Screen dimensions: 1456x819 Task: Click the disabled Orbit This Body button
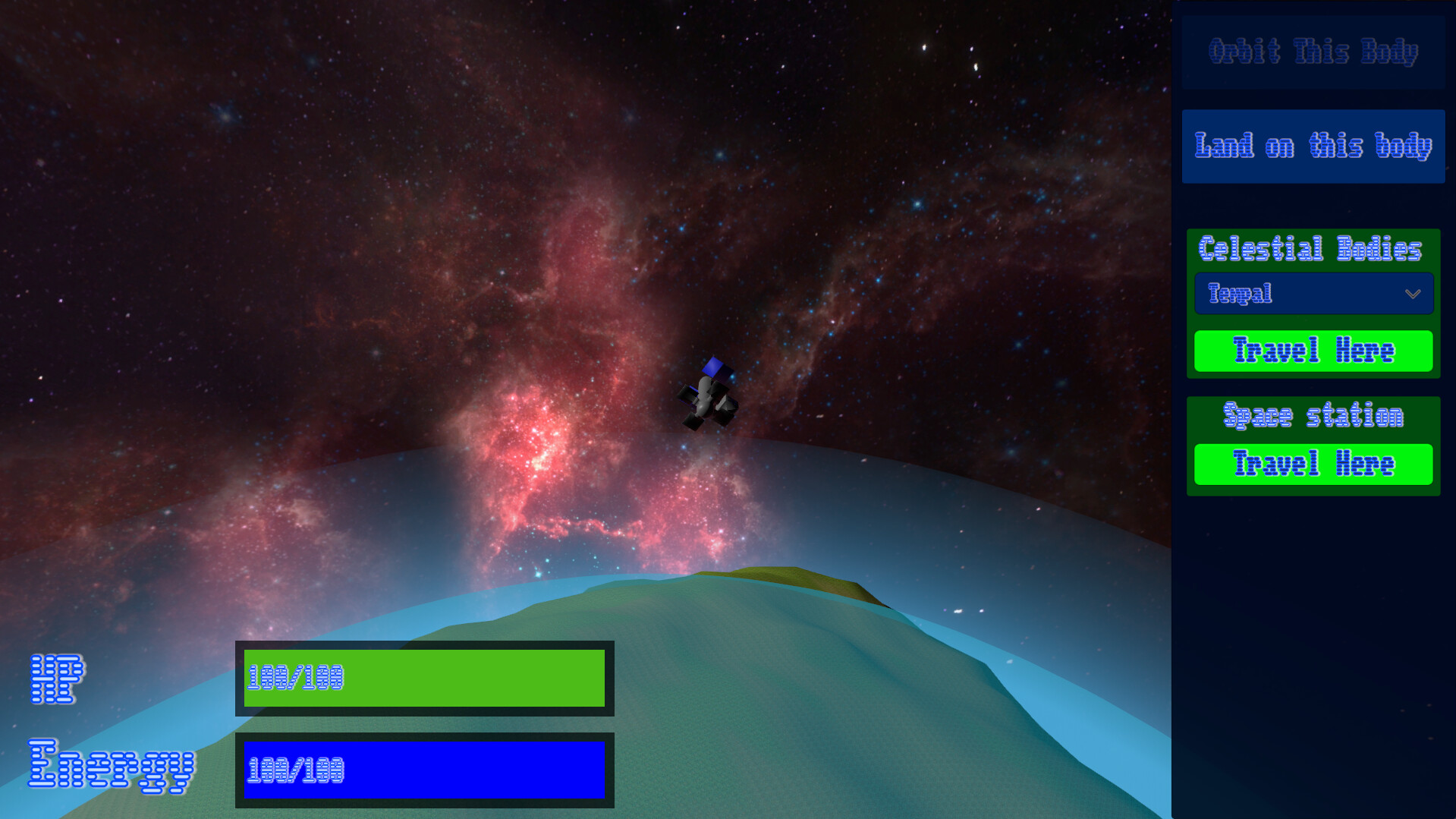tap(1313, 52)
